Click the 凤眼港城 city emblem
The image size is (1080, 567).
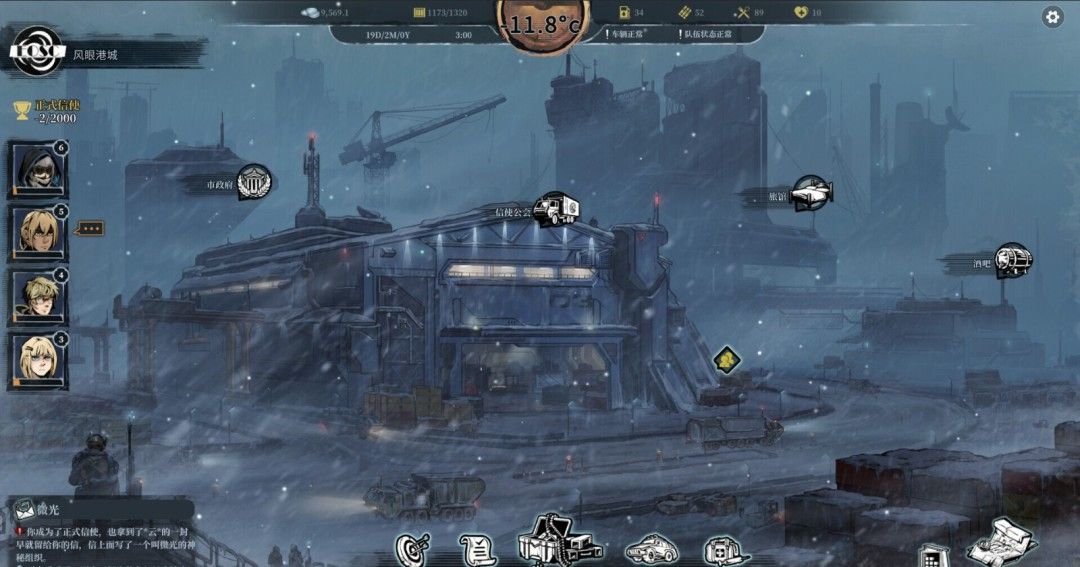[37, 52]
